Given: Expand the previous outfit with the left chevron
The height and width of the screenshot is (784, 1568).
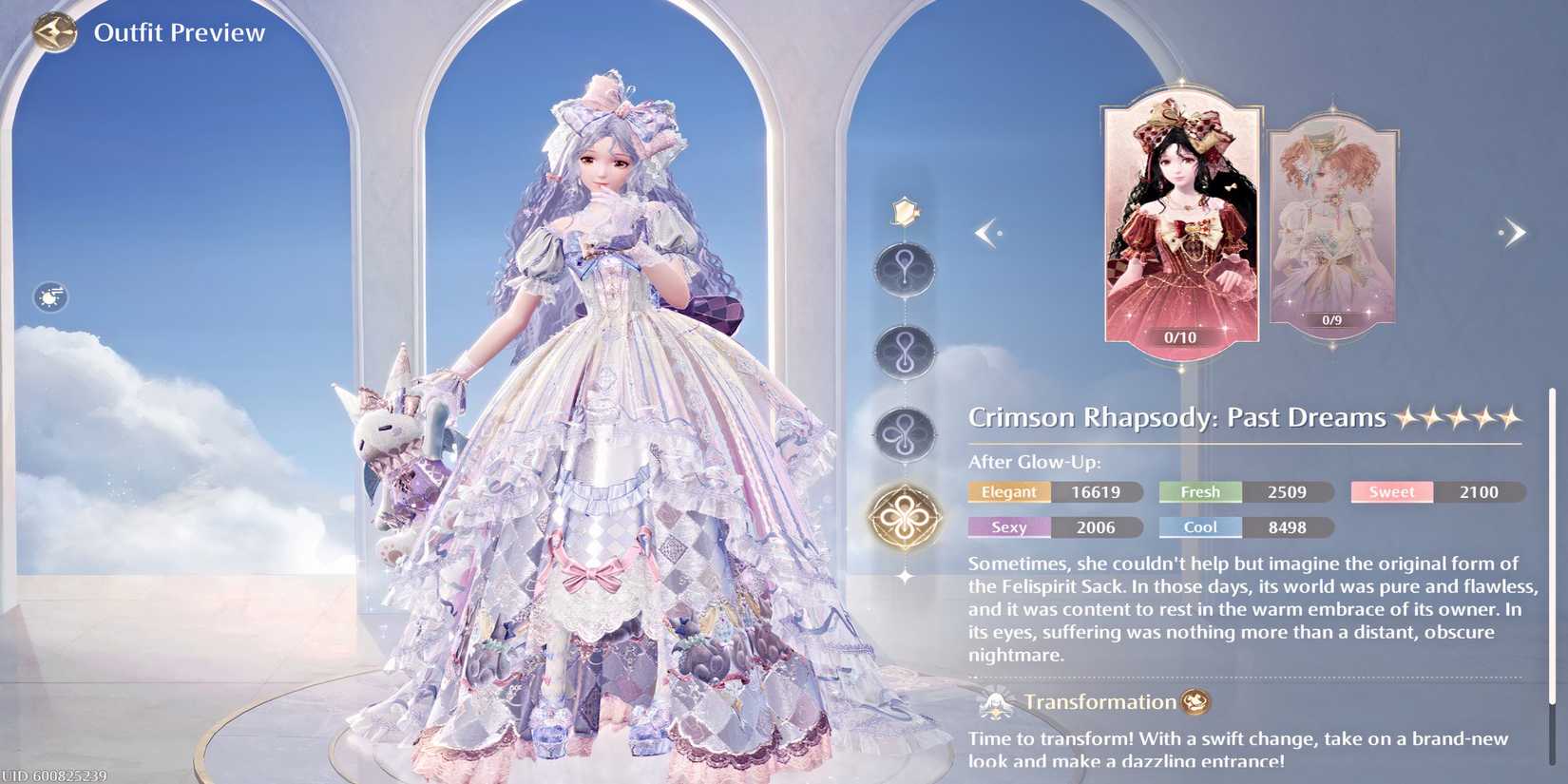Looking at the screenshot, I should tap(988, 231).
